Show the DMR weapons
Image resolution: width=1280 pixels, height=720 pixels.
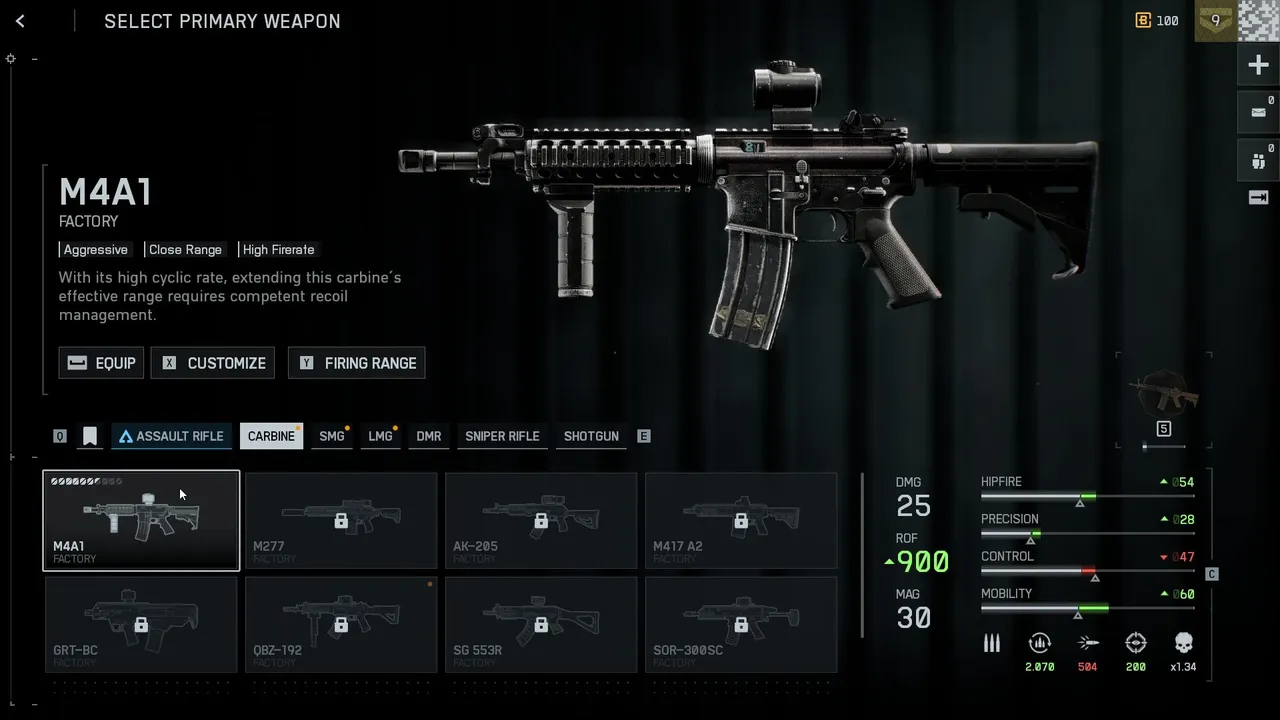coord(428,436)
